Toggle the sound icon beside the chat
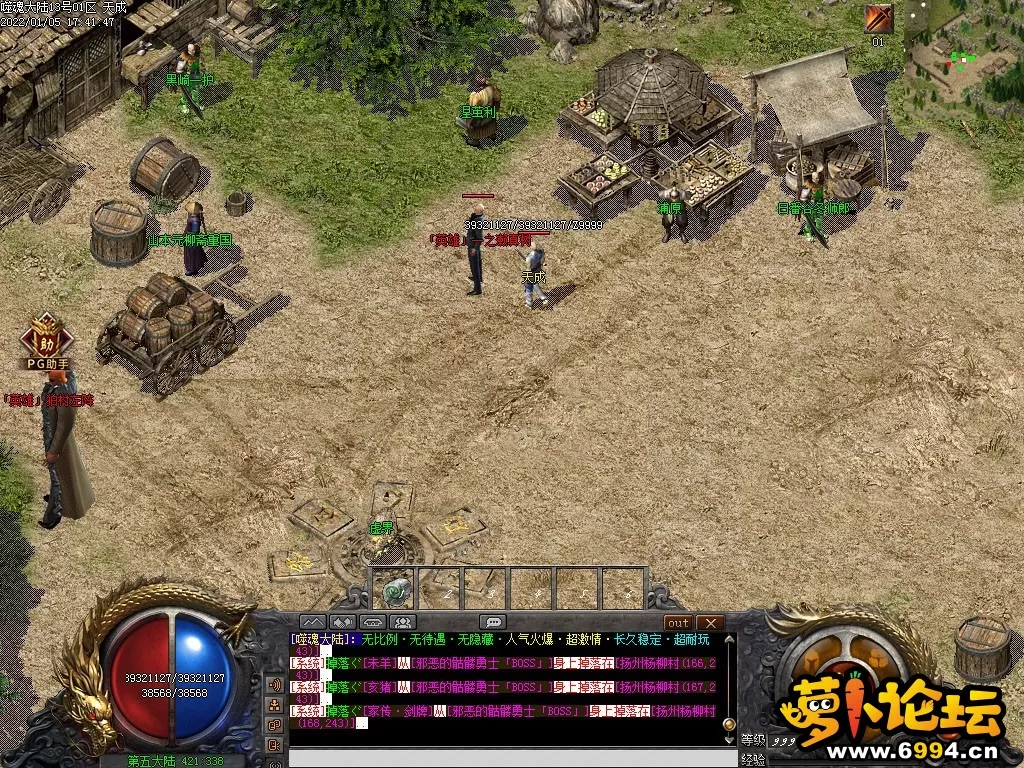Viewport: 1024px width, 768px height. (274, 685)
